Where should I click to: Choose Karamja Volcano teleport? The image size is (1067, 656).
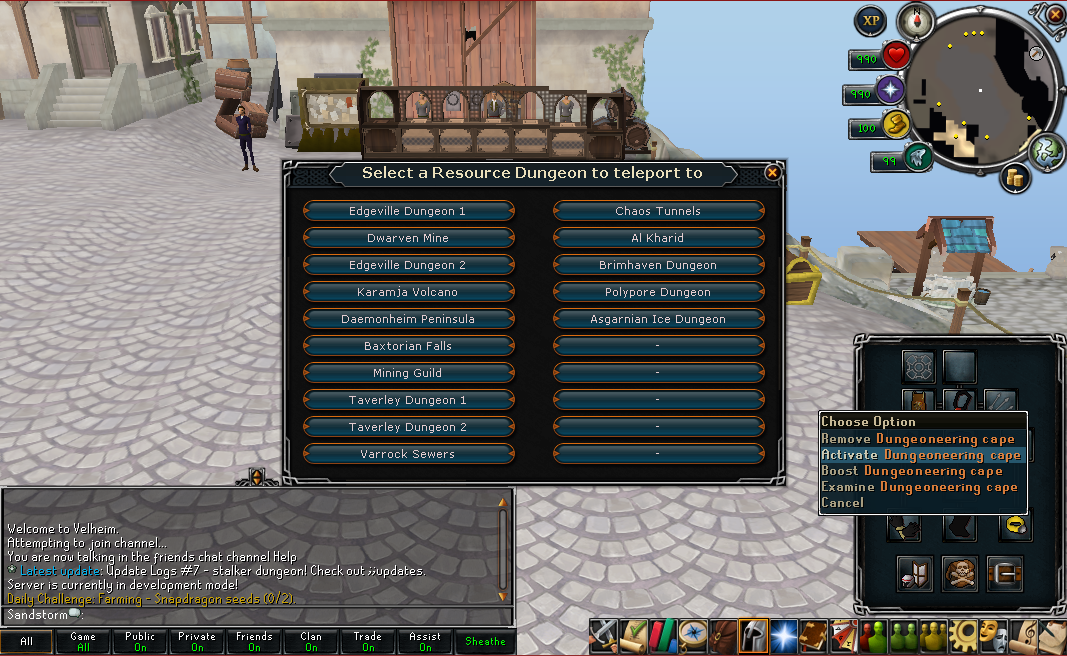click(x=408, y=292)
